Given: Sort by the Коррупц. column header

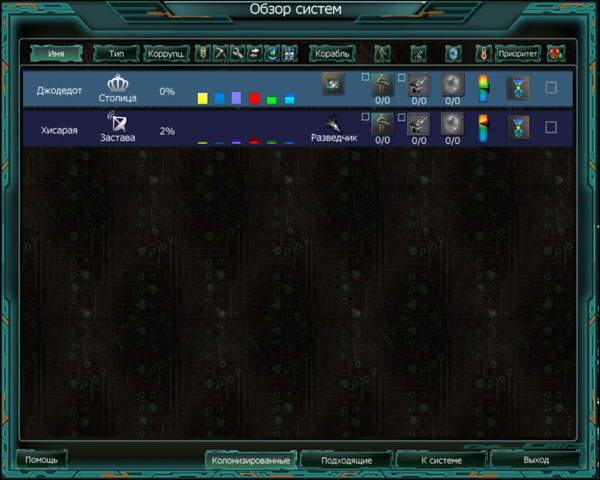Looking at the screenshot, I should [166, 52].
